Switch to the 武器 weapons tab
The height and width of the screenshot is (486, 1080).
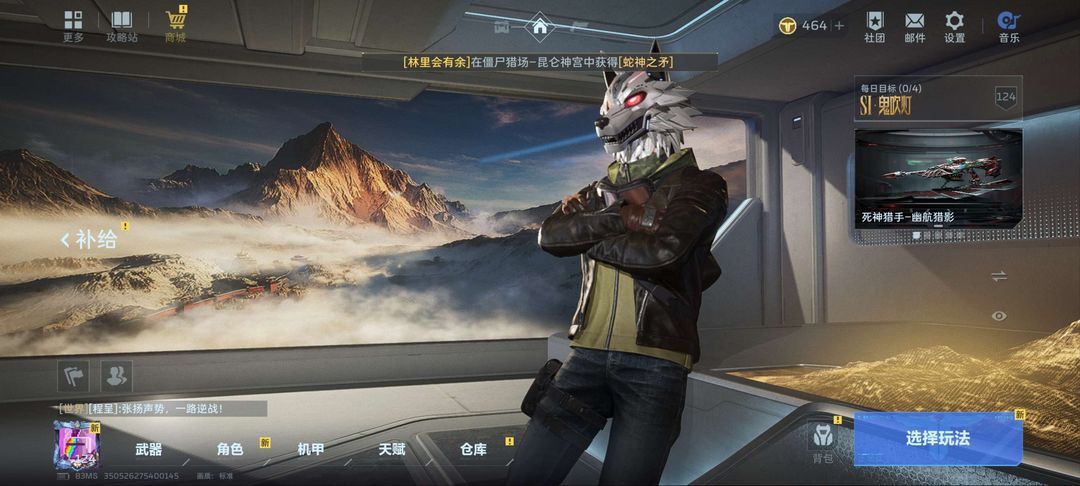coord(149,450)
